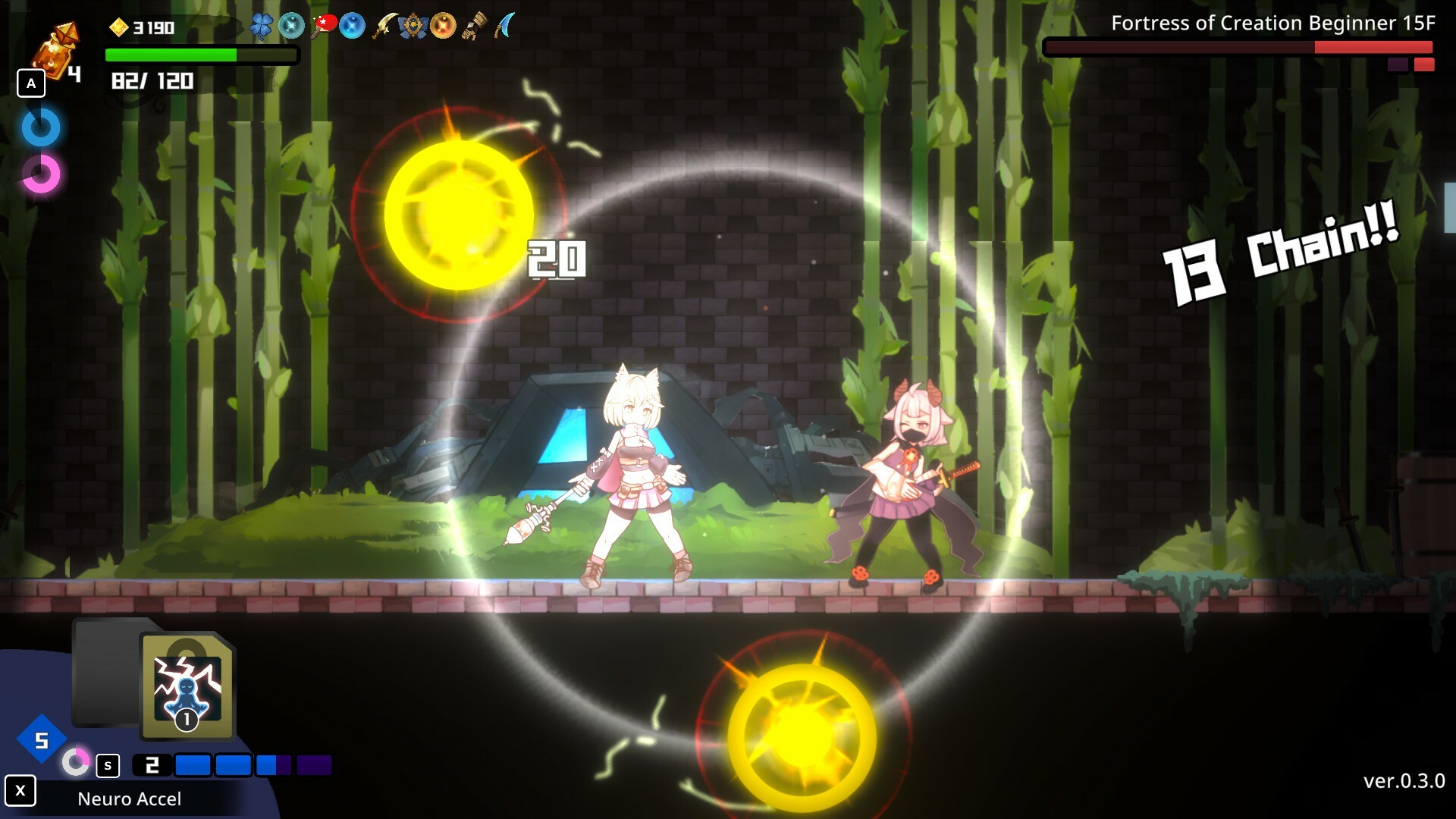Screen dimensions: 1456x819
Task: Toggle the blue cooldown ring below the A button
Action: tap(41, 127)
